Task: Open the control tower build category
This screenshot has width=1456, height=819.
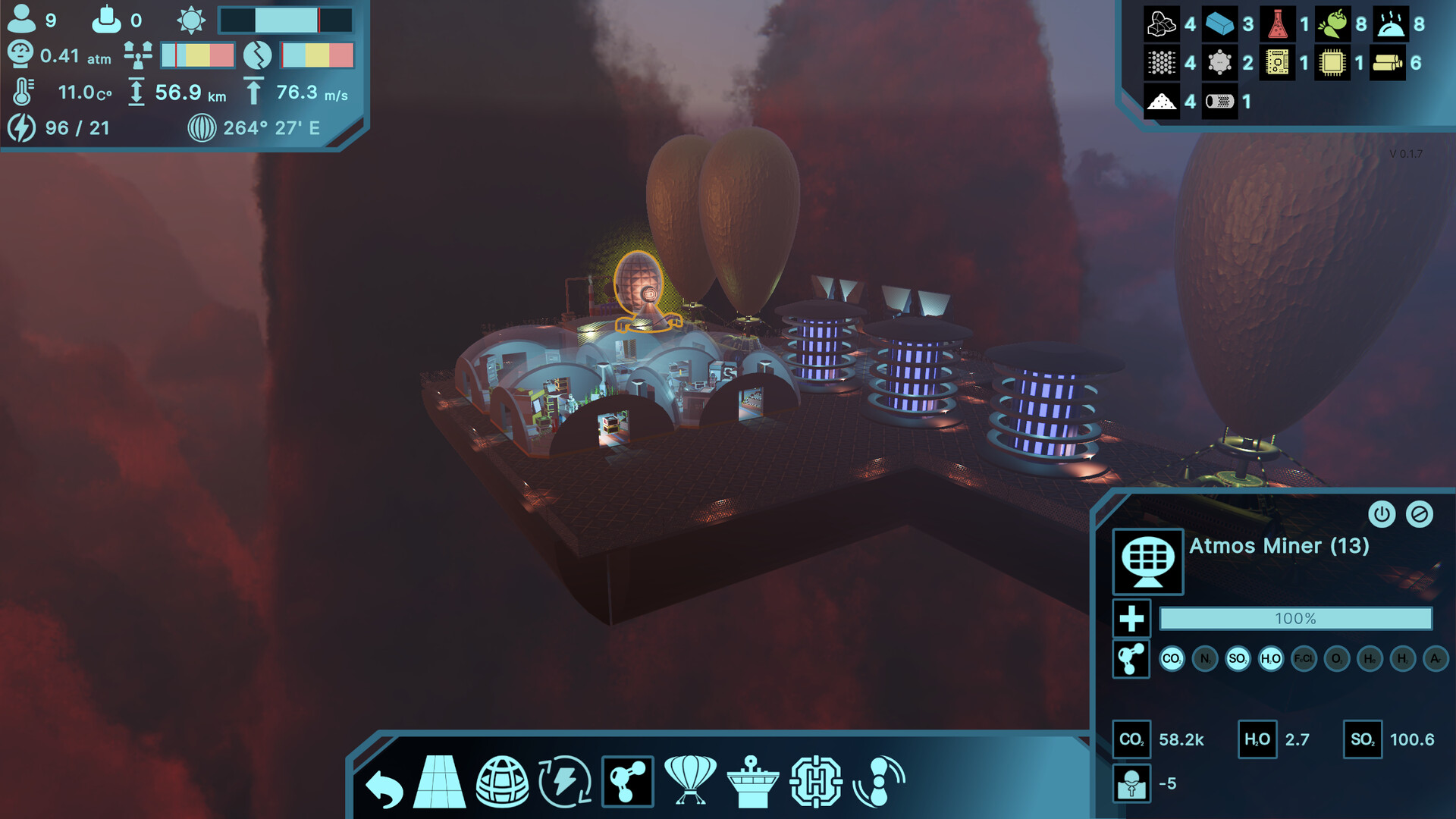Action: pos(752,782)
